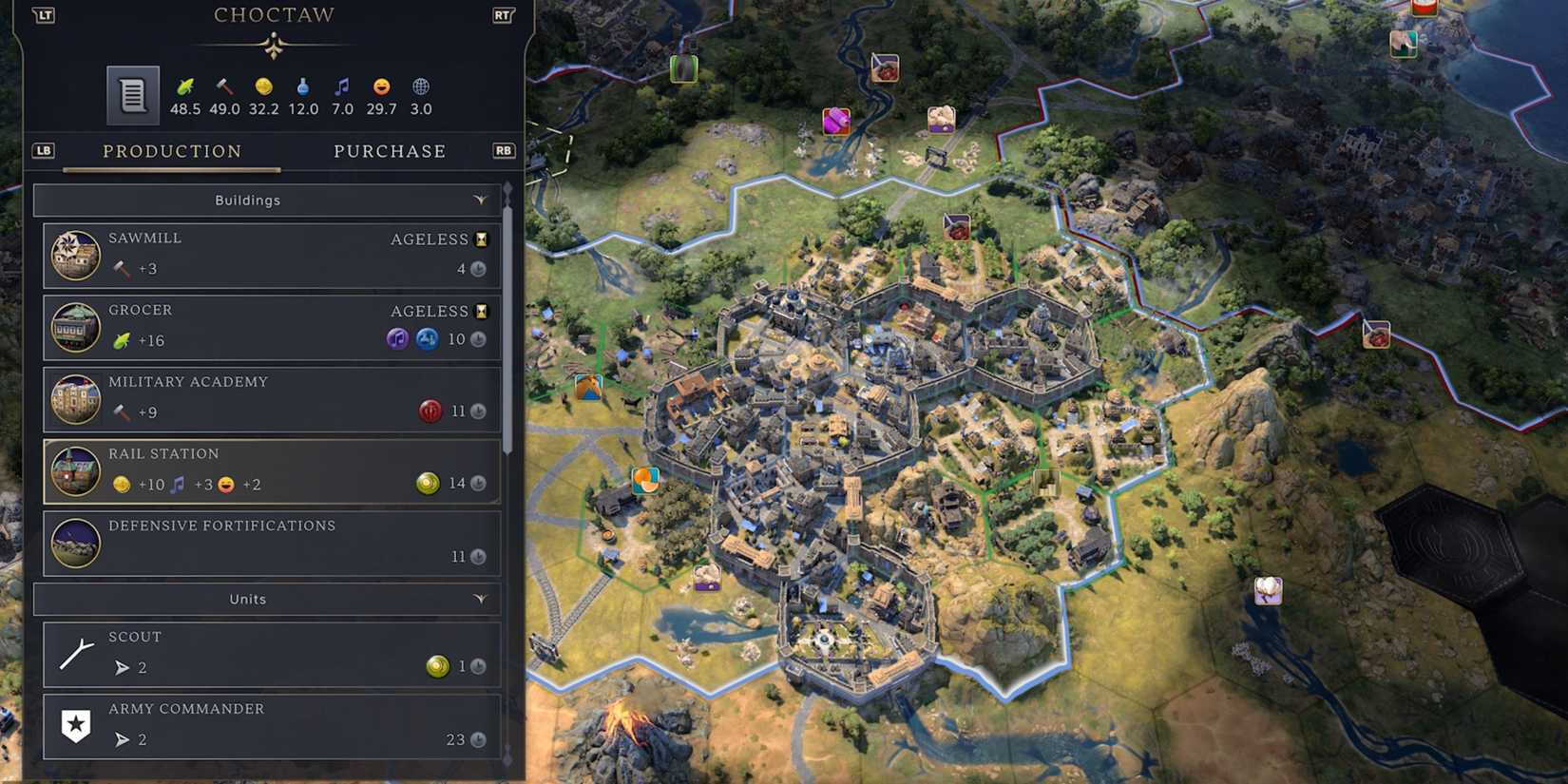Viewport: 1568px width, 784px height.
Task: Click the happiness smiley yield icon
Action: [x=381, y=85]
